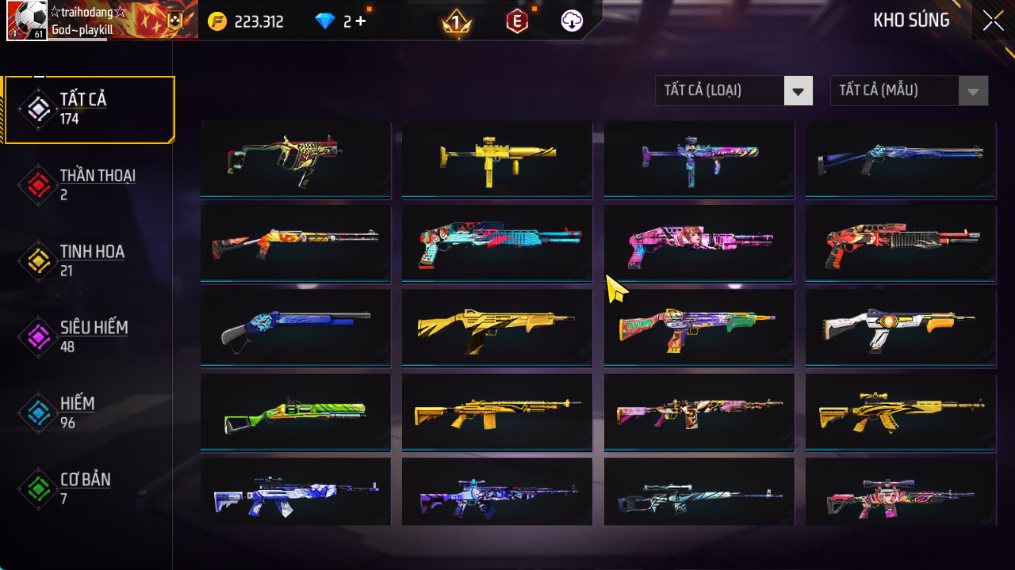This screenshot has width=1015, height=570.
Task: Open the cloud download icon
Action: (x=572, y=21)
